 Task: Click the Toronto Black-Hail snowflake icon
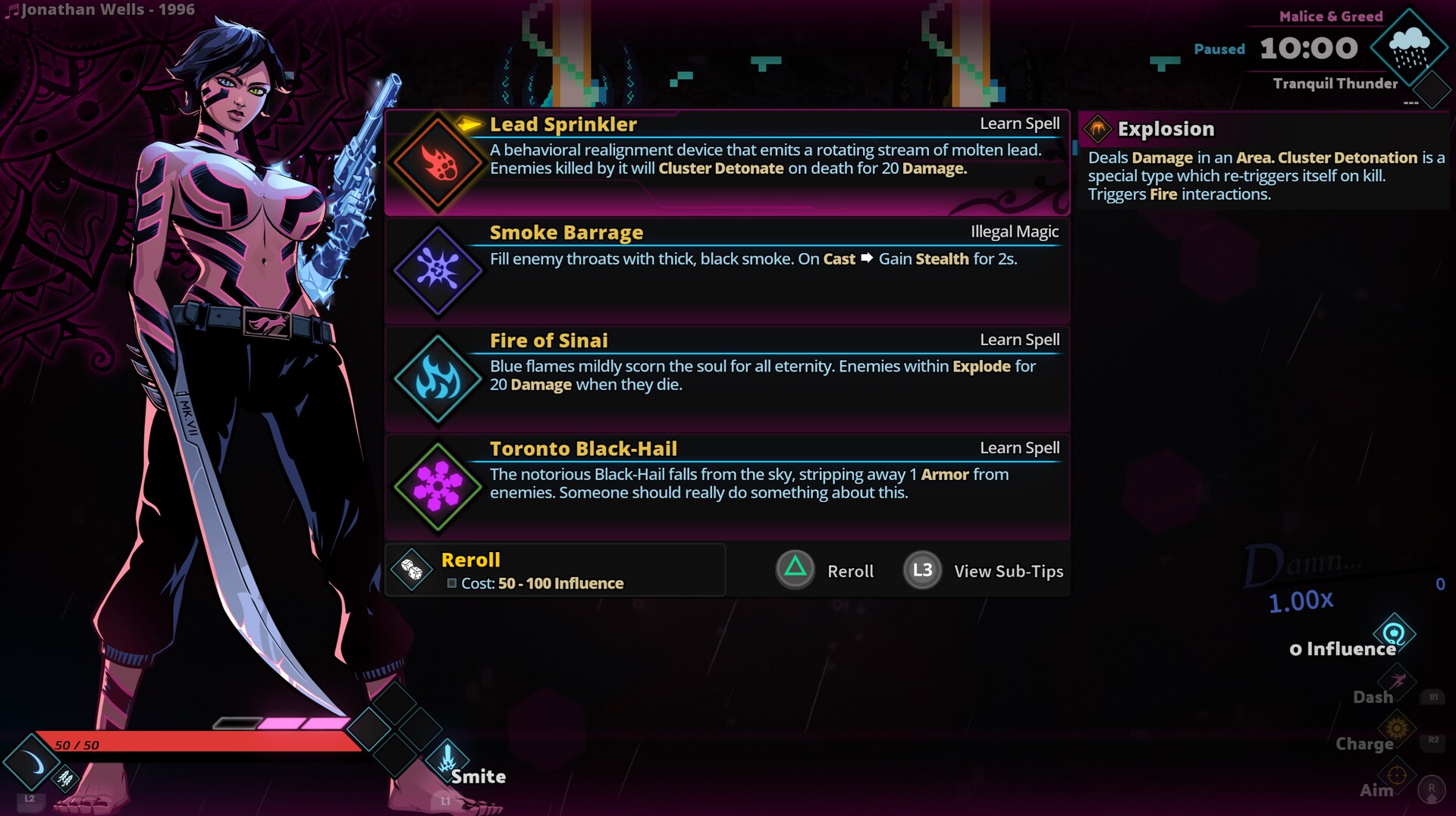click(437, 486)
